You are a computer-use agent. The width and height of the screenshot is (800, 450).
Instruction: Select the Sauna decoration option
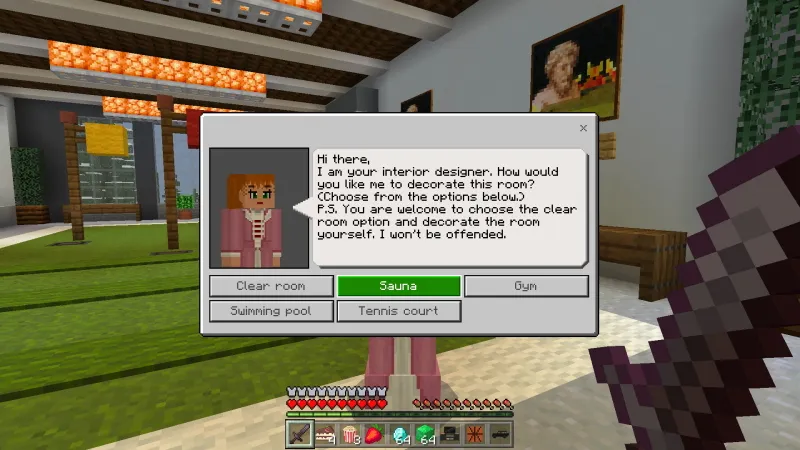398,286
